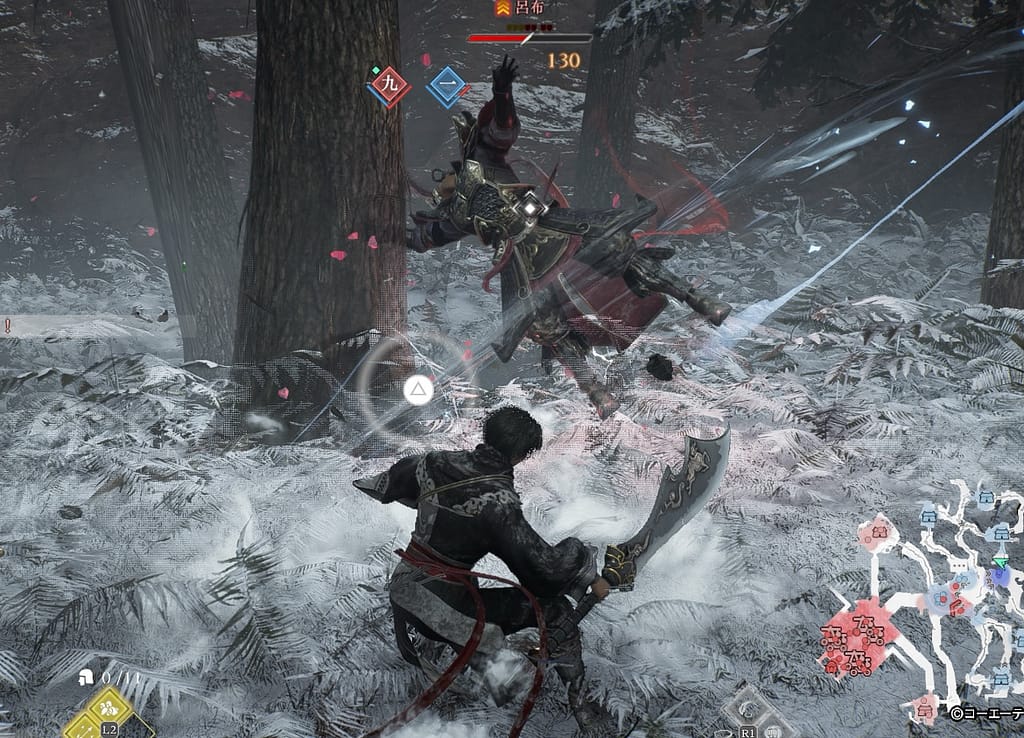Click the helmet kill-count icon
1024x738 pixels.
pyautogui.click(x=86, y=676)
